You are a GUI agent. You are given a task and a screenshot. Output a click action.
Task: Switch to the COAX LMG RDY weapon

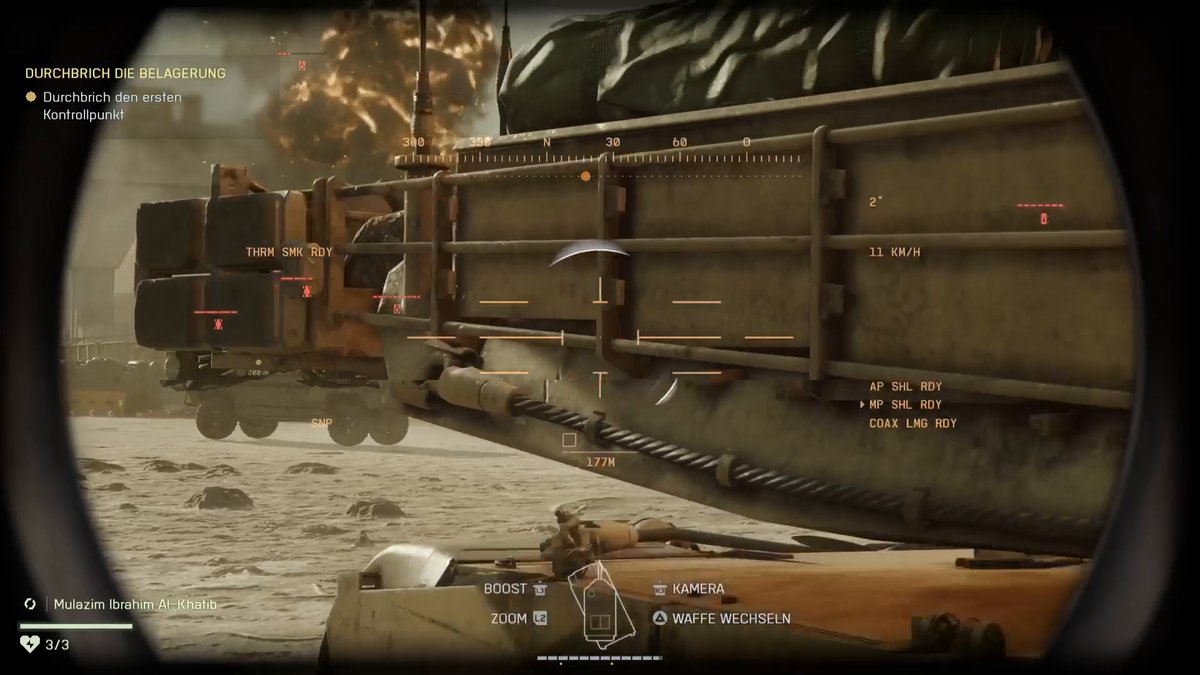[912, 424]
